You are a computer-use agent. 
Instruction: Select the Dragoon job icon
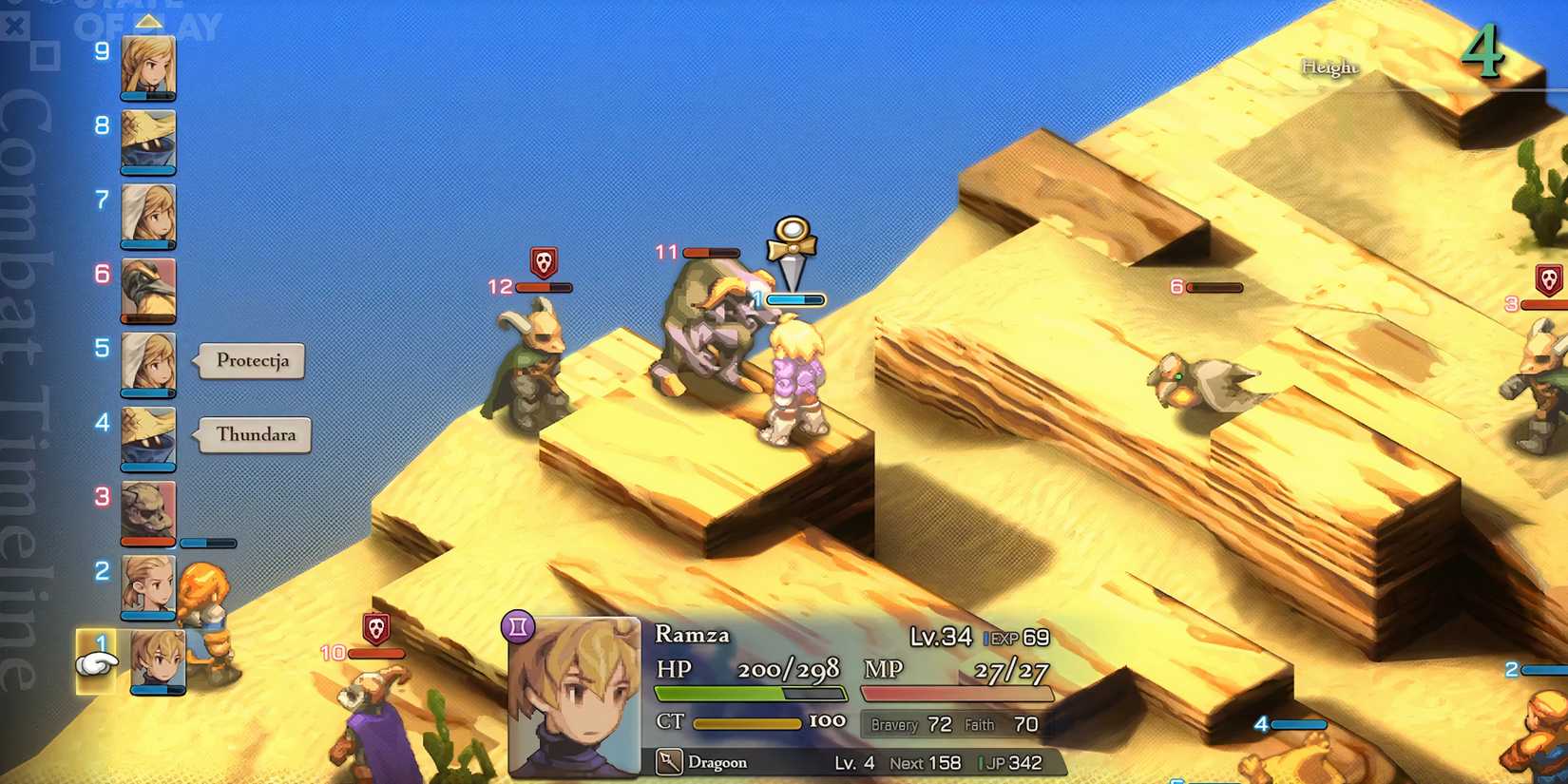click(668, 762)
